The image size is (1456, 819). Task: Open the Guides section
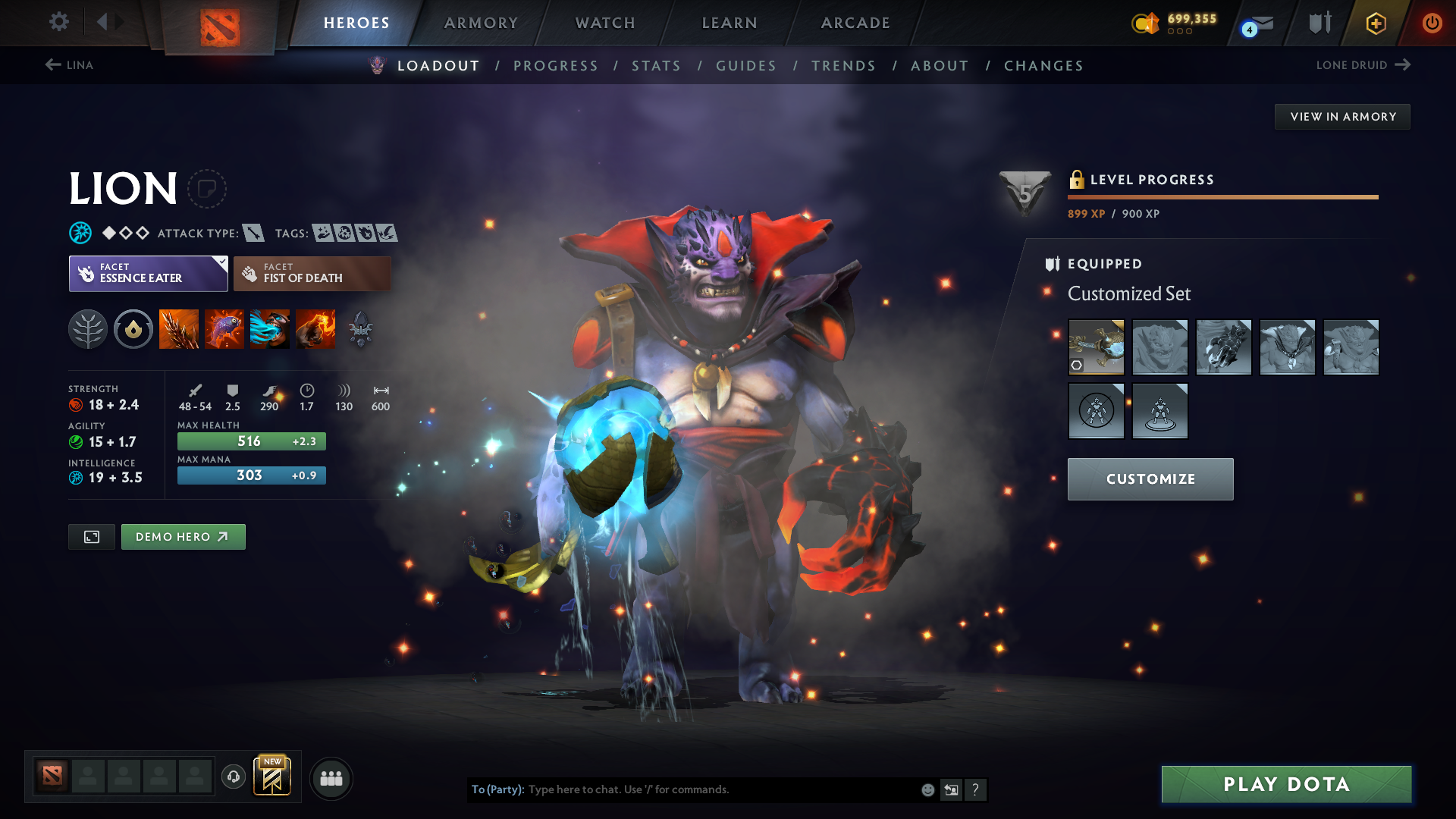pyautogui.click(x=746, y=66)
